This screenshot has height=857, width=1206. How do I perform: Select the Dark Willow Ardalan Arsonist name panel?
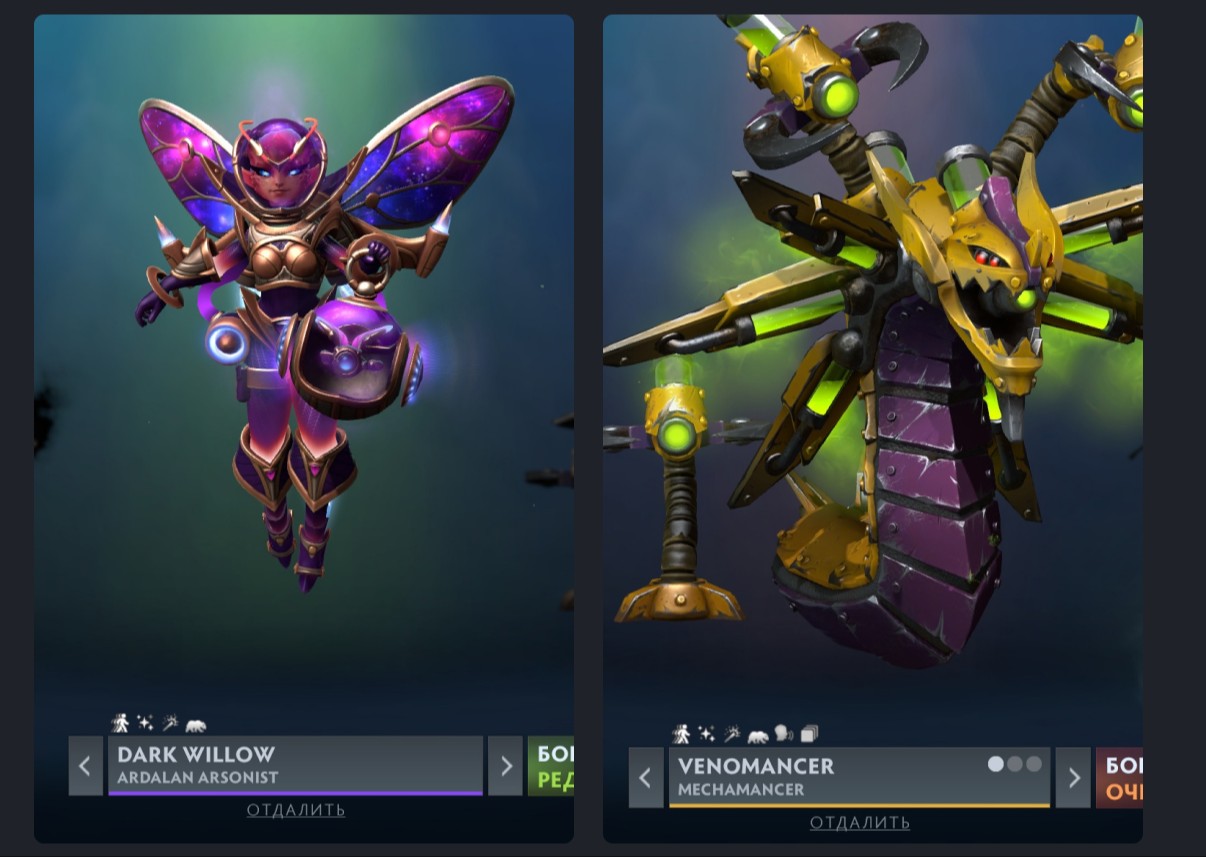pyautogui.click(x=295, y=765)
